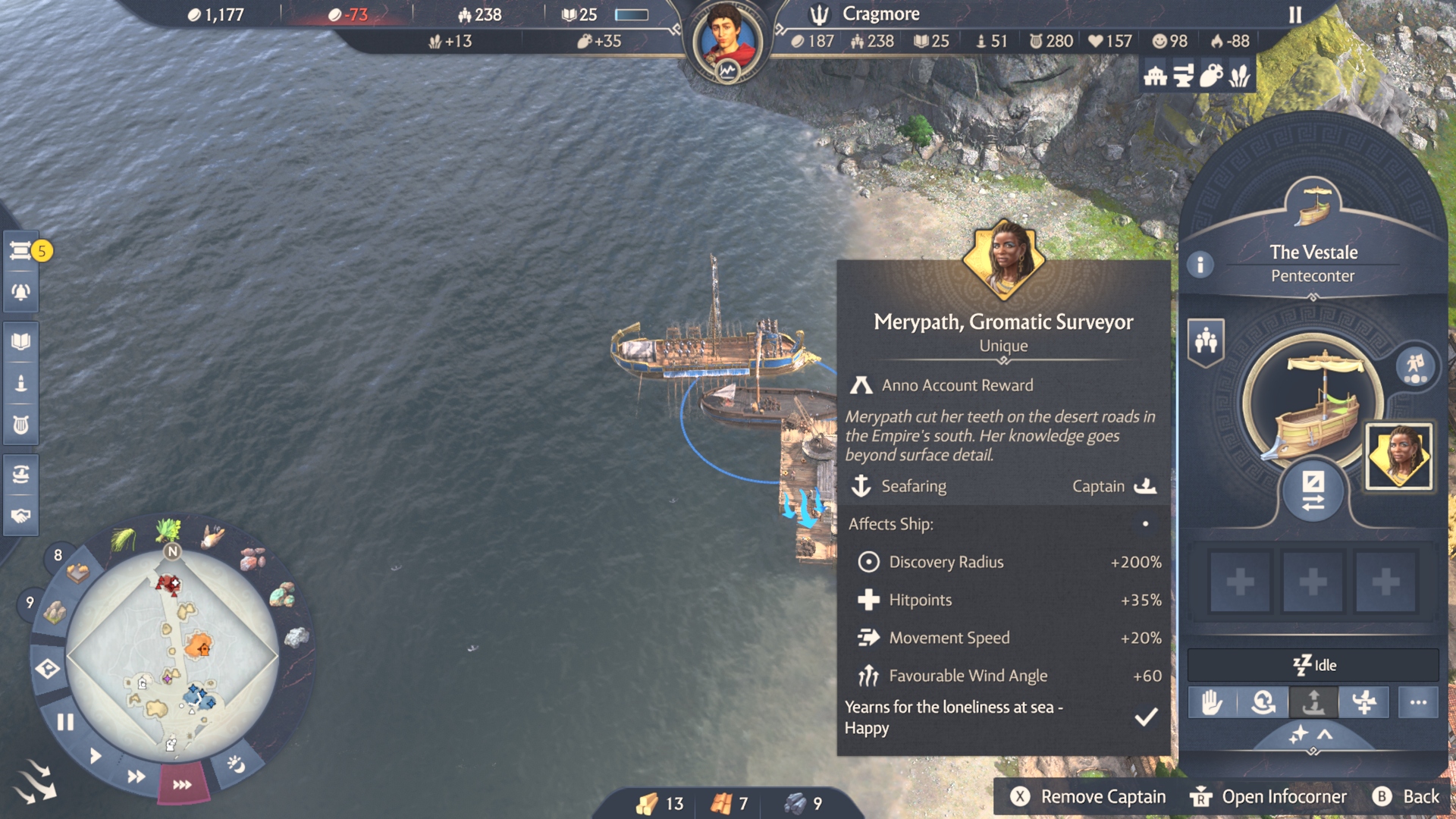Viewport: 1456px width, 819px height.
Task: Open more ship commands via the ellipsis
Action: [1420, 703]
